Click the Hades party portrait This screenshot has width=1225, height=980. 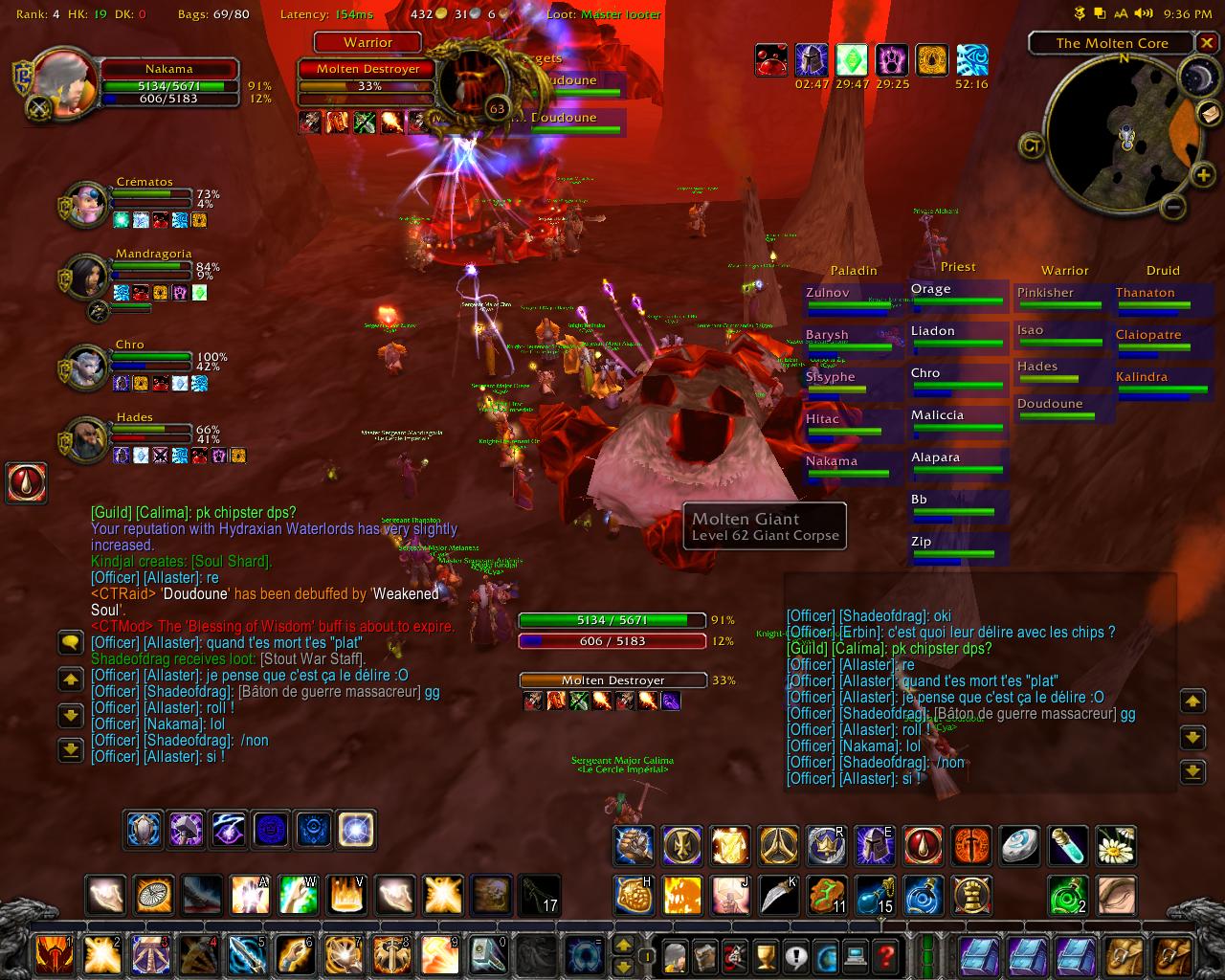tap(87, 437)
